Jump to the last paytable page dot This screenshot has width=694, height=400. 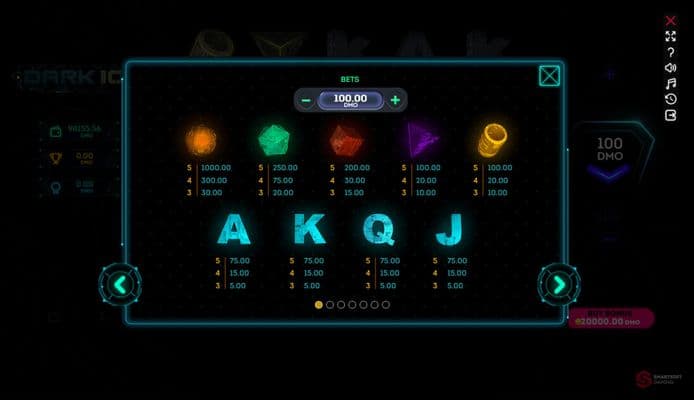coord(386,304)
